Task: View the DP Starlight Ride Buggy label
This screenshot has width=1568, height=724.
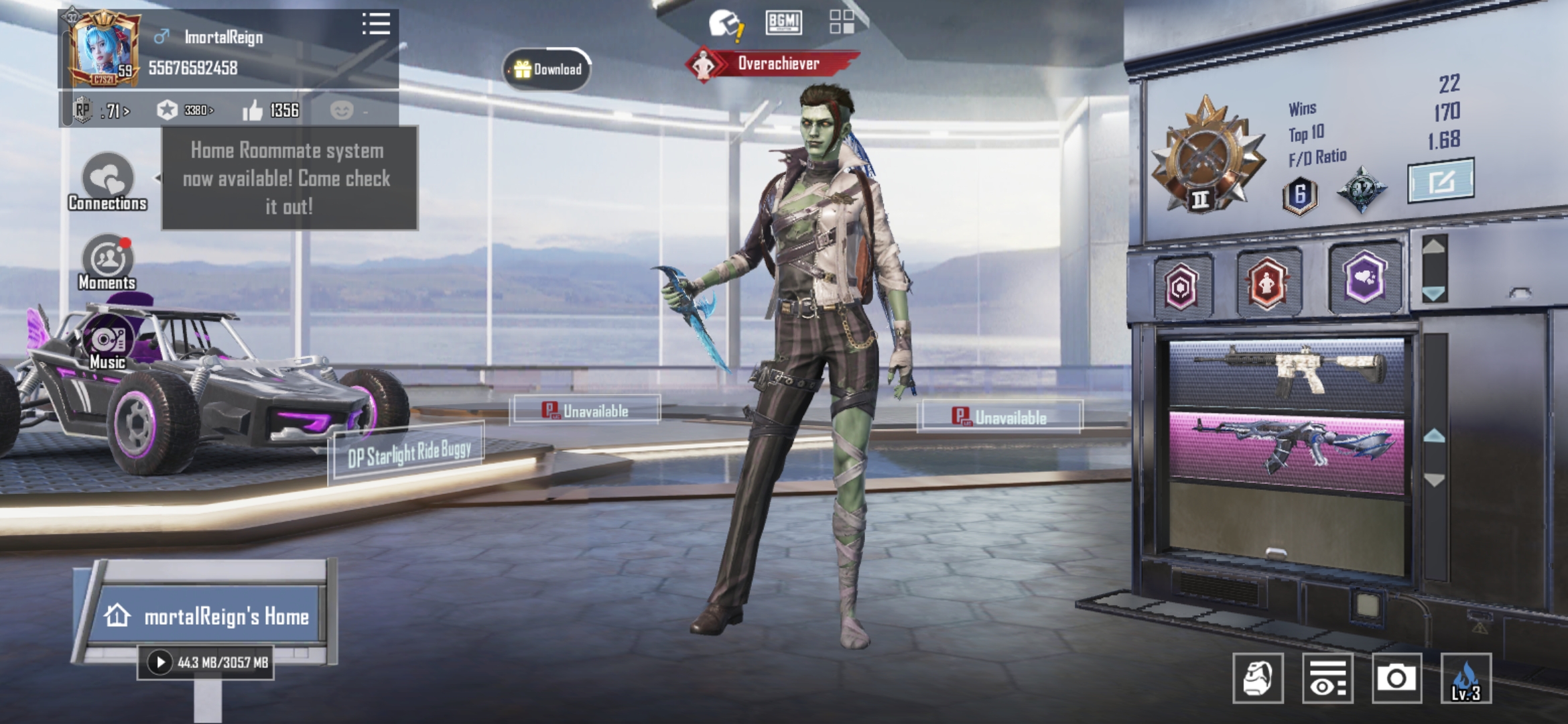Action: (x=409, y=453)
